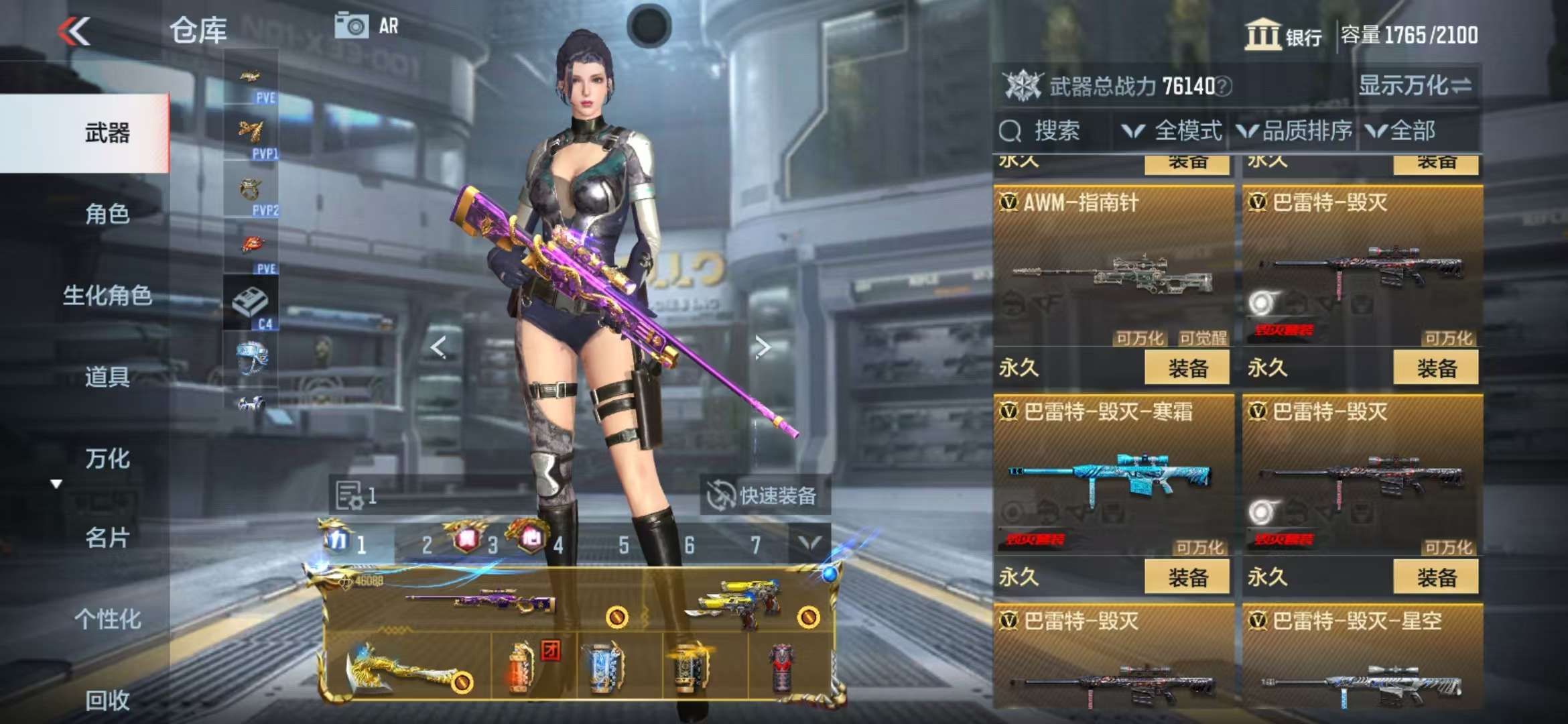Open the 银行 bank
Viewport: 1568px width, 724px height.
pos(1283,35)
